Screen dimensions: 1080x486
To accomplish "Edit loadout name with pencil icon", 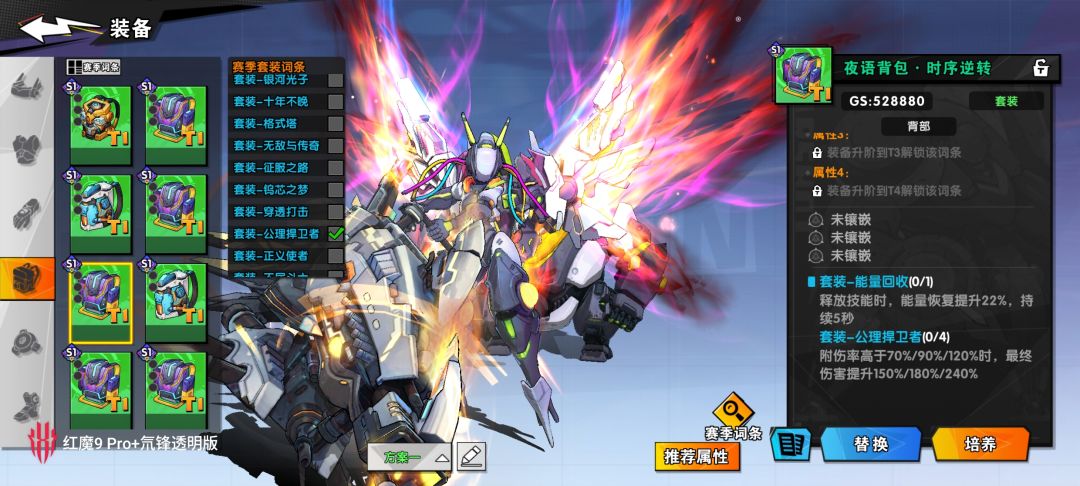I will [471, 456].
